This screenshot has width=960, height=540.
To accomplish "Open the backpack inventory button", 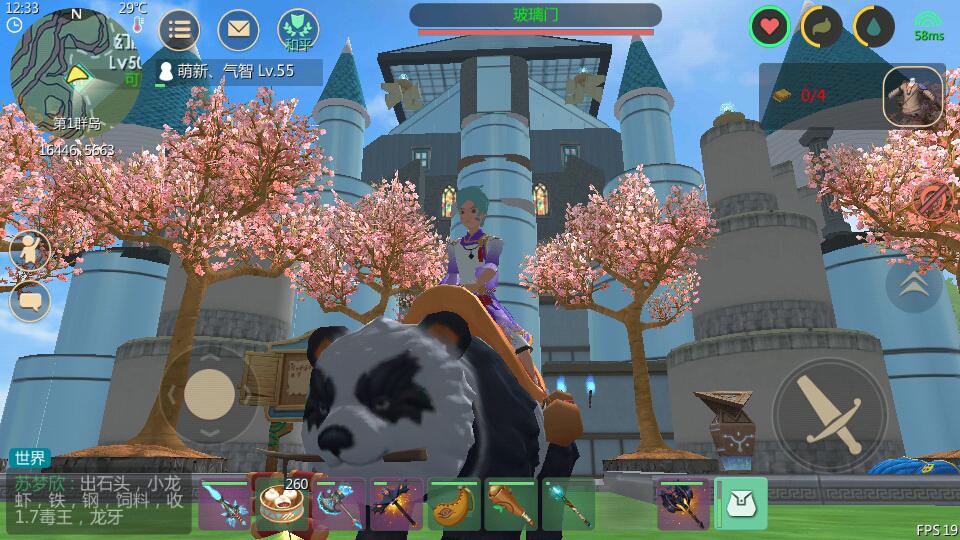I will pyautogui.click(x=741, y=504).
